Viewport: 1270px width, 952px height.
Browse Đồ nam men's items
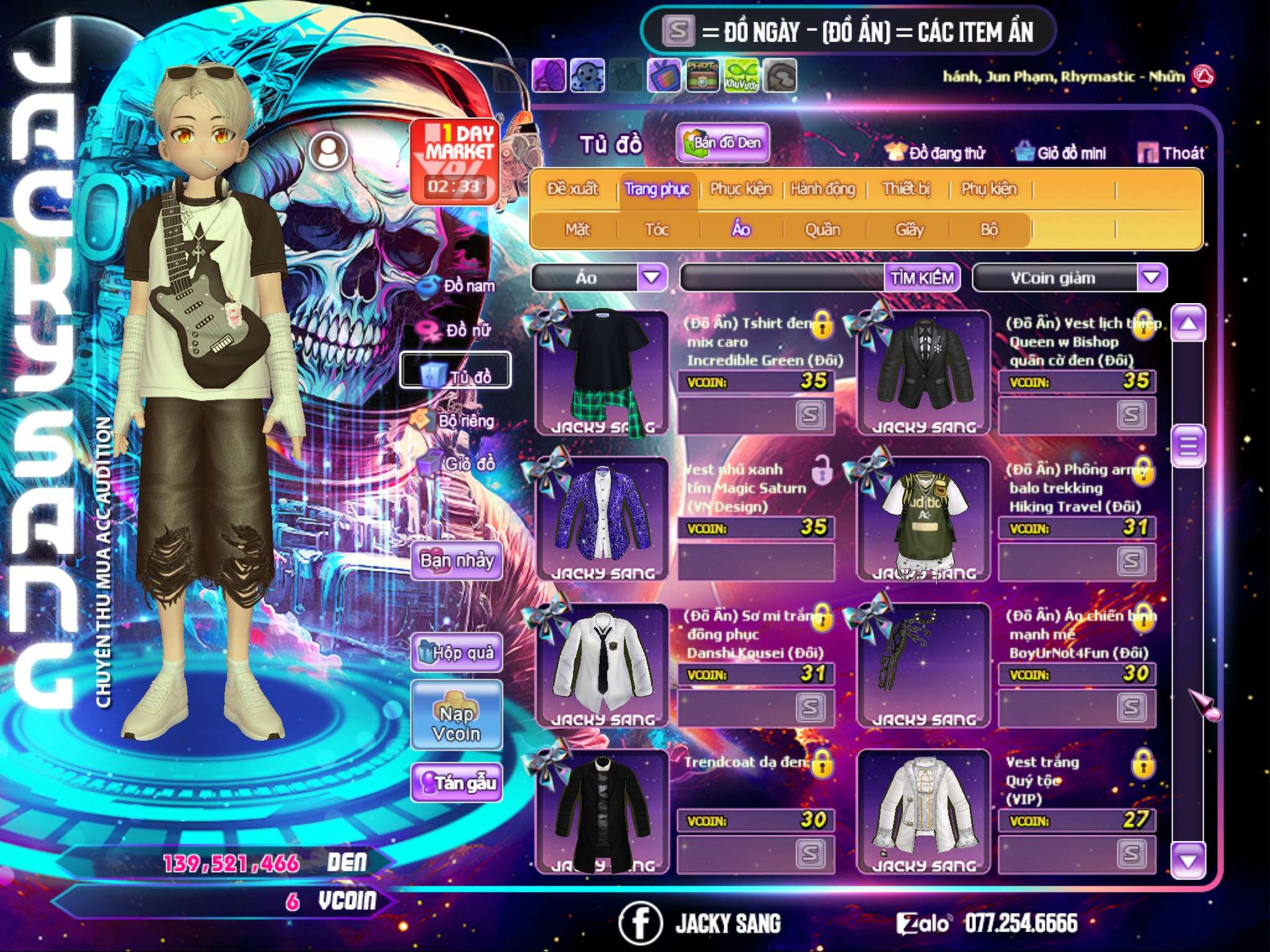459,286
